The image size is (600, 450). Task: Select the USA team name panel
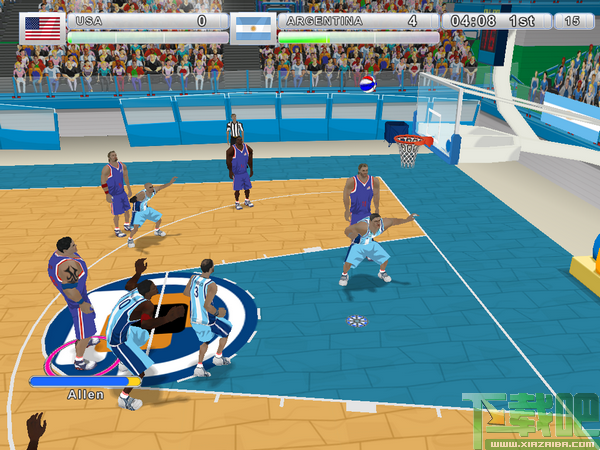coord(147,20)
